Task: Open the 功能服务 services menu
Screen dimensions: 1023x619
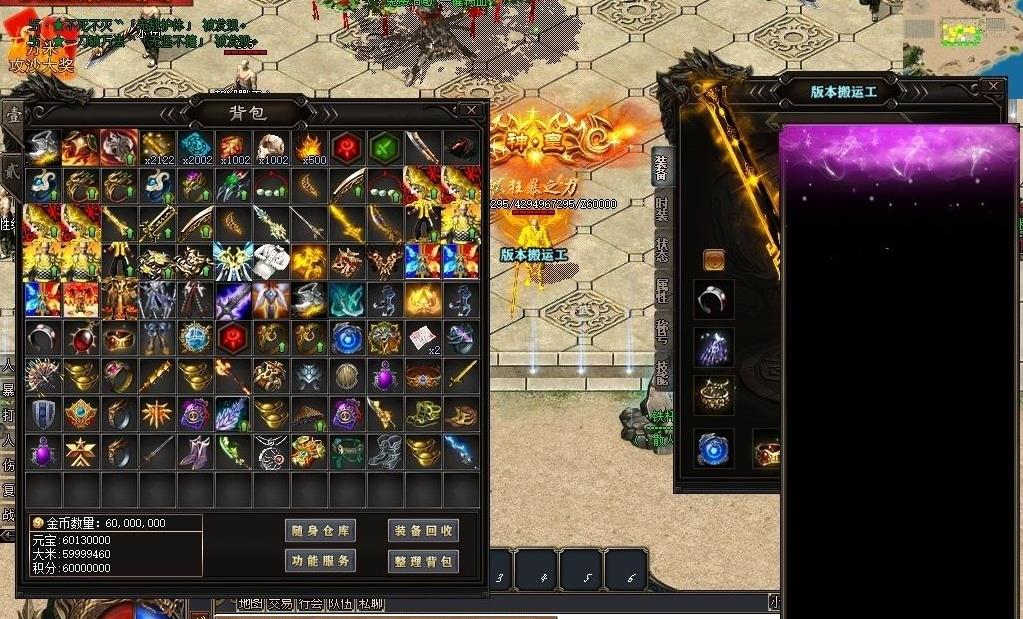Action: (320, 561)
